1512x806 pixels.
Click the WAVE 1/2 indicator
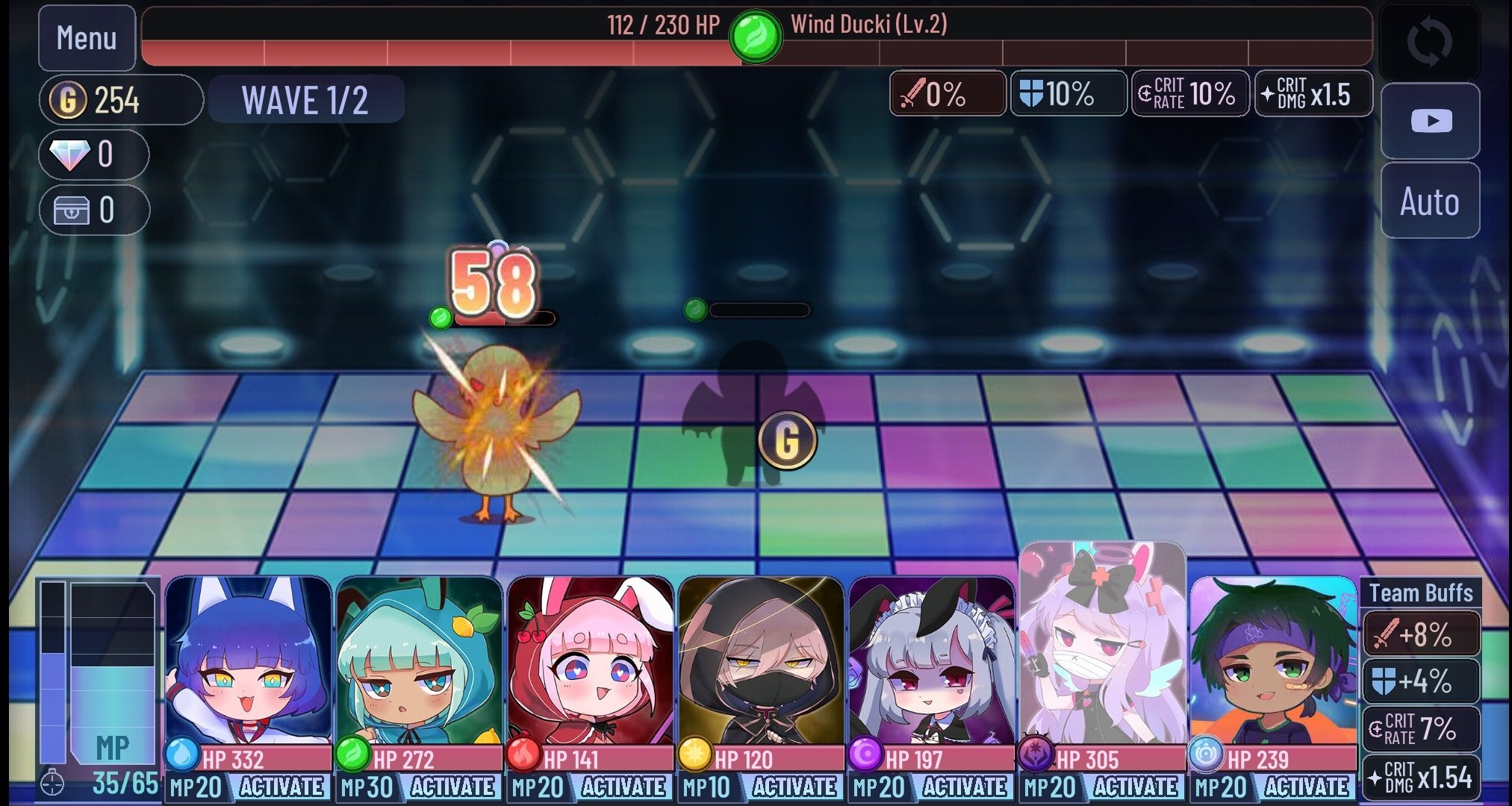pos(306,99)
